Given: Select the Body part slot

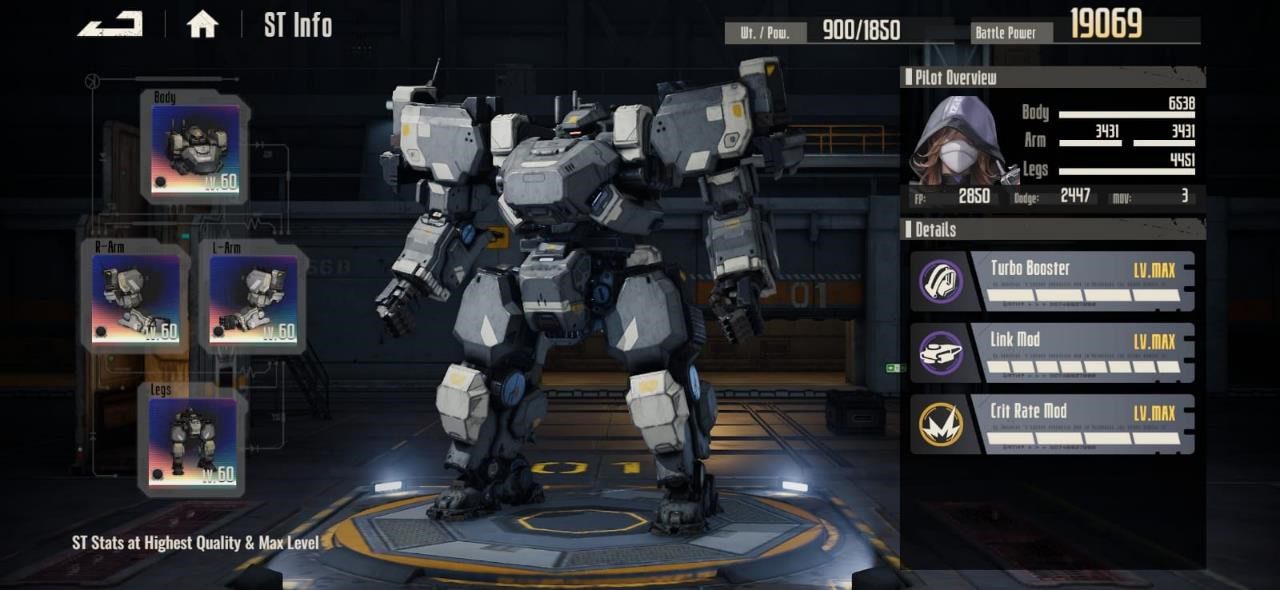Looking at the screenshot, I should click(x=195, y=147).
